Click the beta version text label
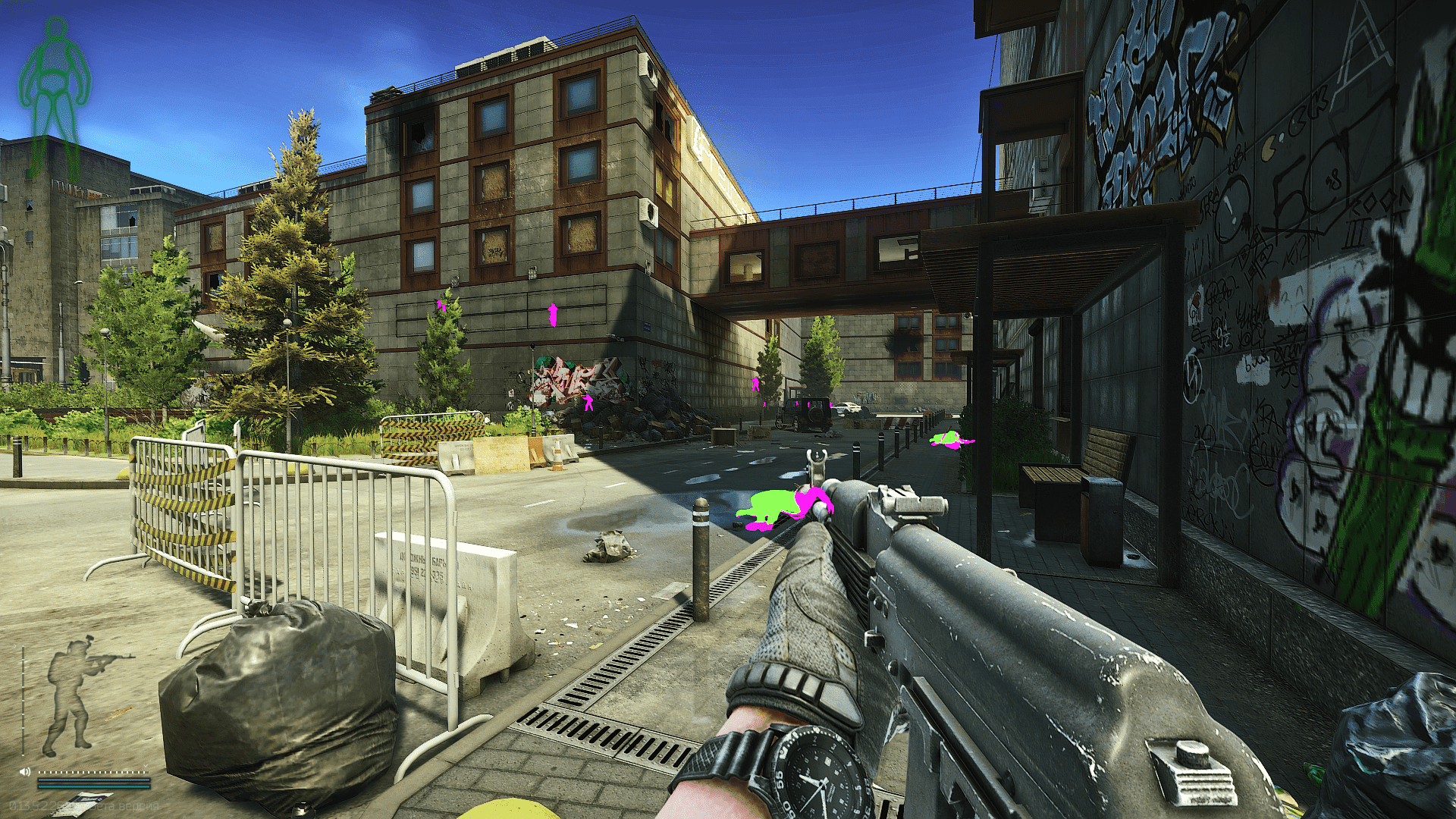Viewport: 1456px width, 819px height. coord(121,805)
